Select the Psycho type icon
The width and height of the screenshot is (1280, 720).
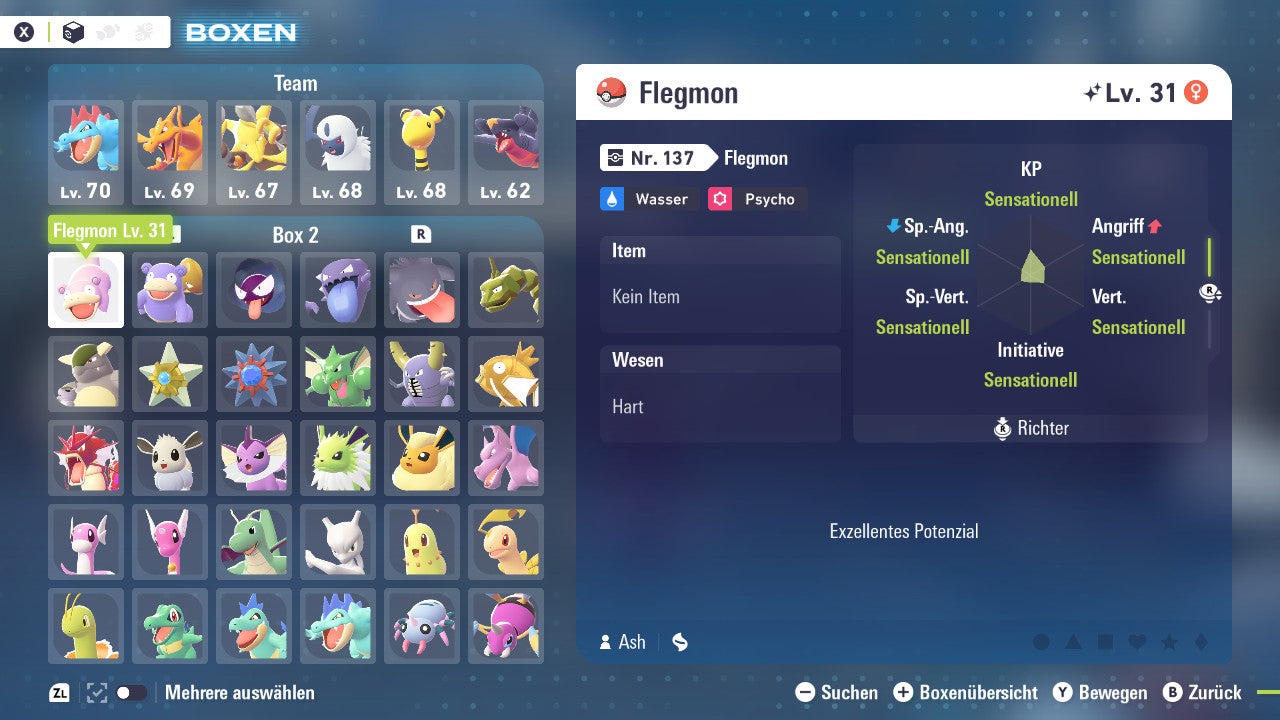coord(723,199)
